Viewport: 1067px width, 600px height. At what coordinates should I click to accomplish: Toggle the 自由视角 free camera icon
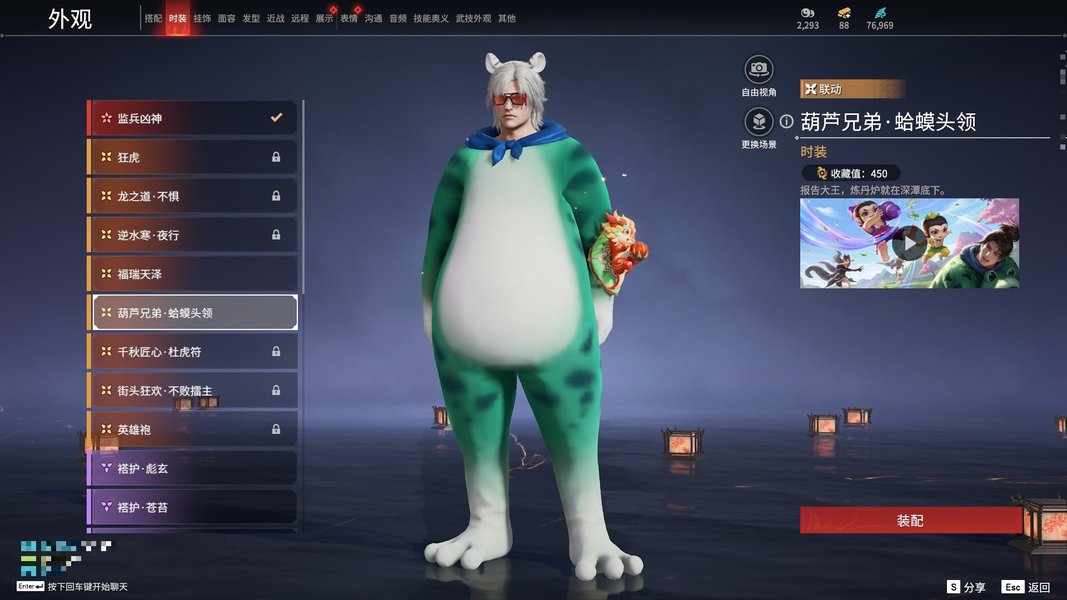point(759,69)
